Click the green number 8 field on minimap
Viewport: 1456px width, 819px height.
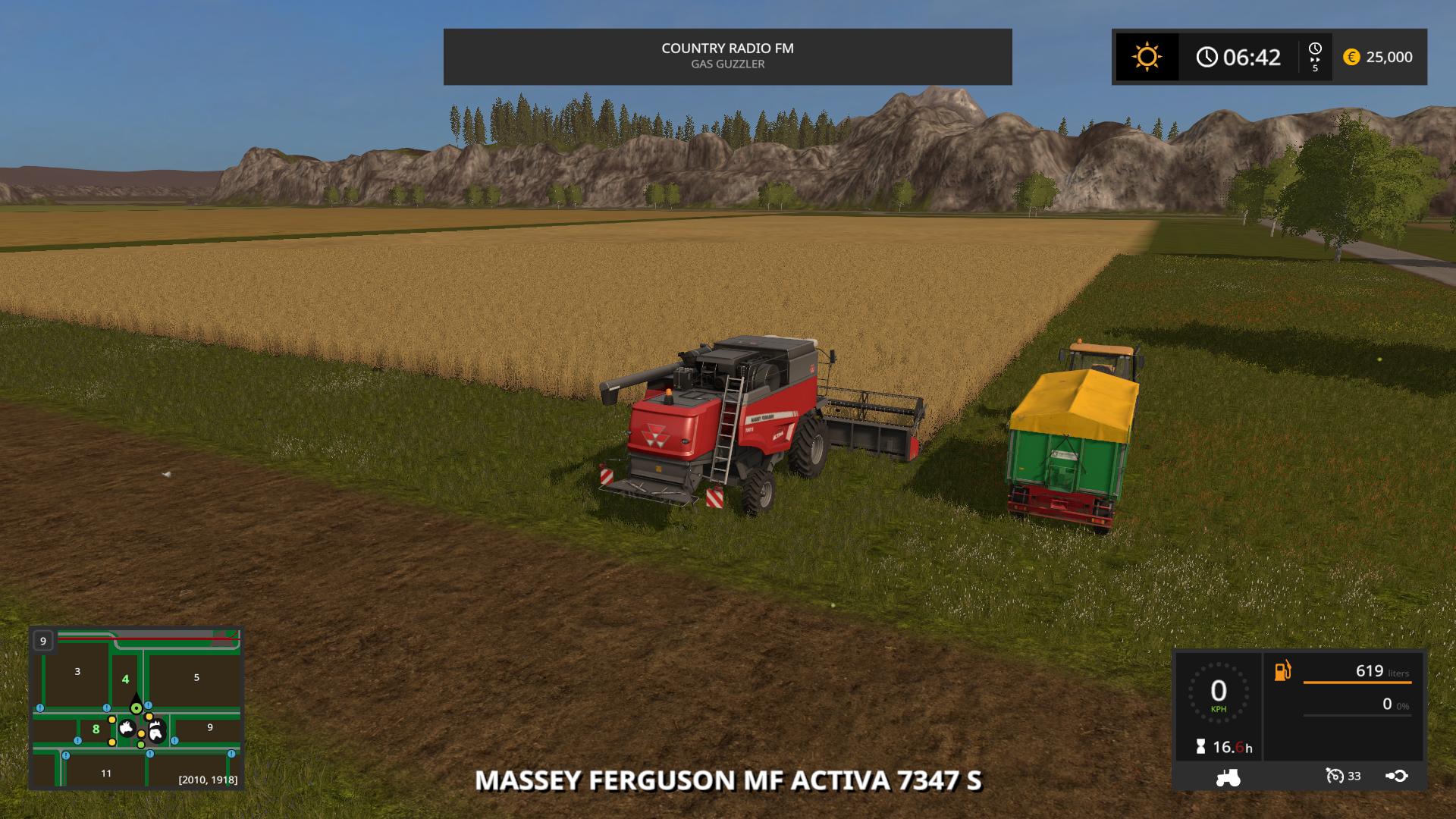pyautogui.click(x=96, y=730)
